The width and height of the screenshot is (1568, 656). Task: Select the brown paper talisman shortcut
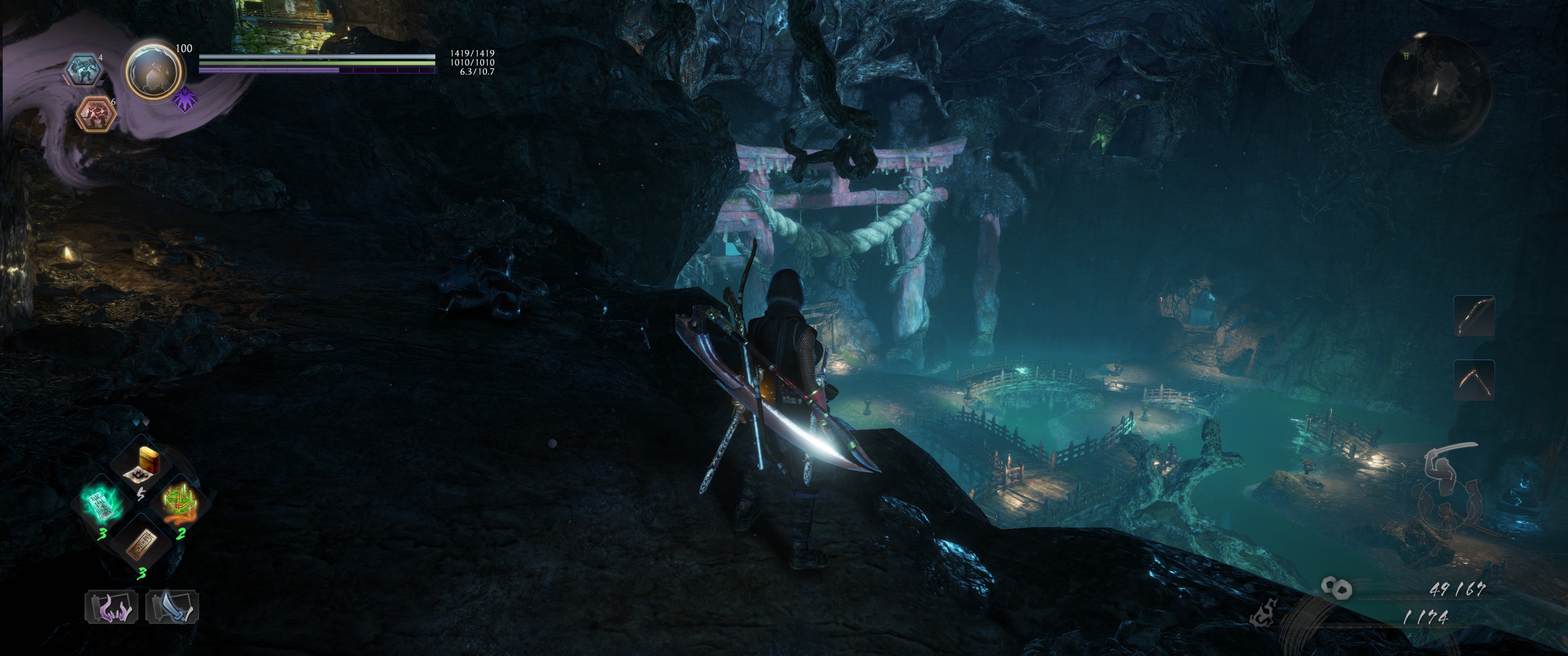(142, 543)
